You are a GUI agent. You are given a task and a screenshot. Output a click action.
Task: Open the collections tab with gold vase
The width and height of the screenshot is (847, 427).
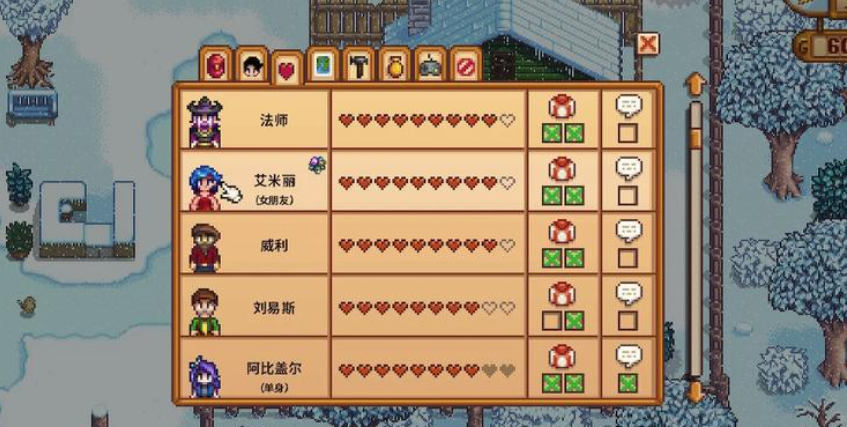(x=394, y=65)
